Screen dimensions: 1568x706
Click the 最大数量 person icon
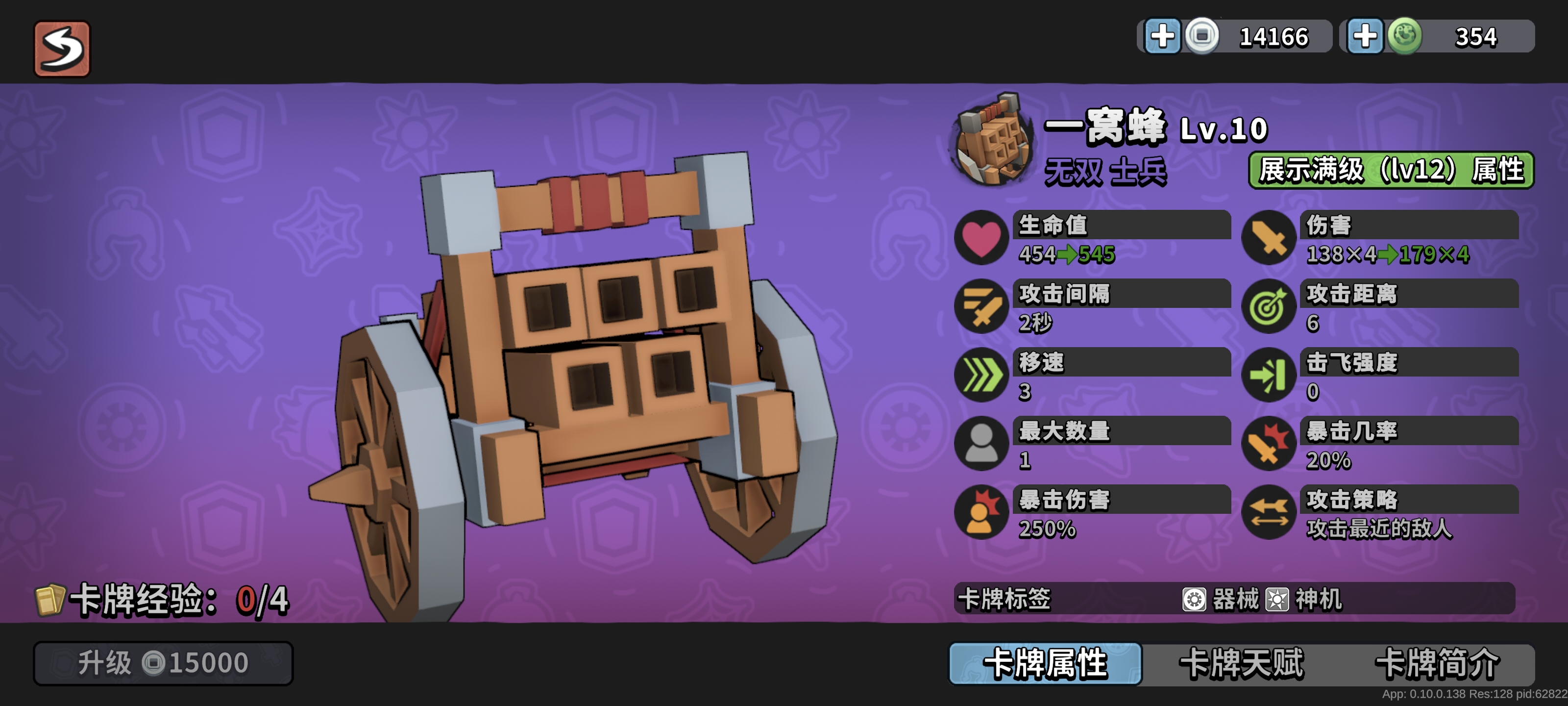[x=981, y=443]
